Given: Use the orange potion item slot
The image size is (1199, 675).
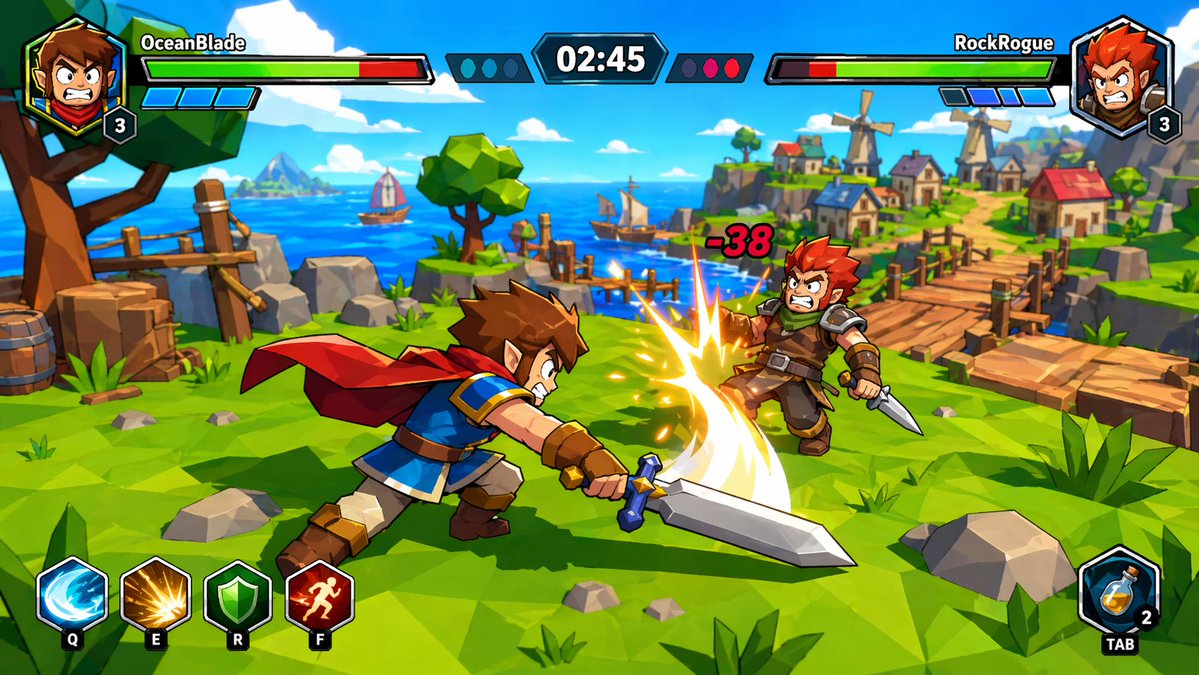Looking at the screenshot, I should click(x=1119, y=590).
